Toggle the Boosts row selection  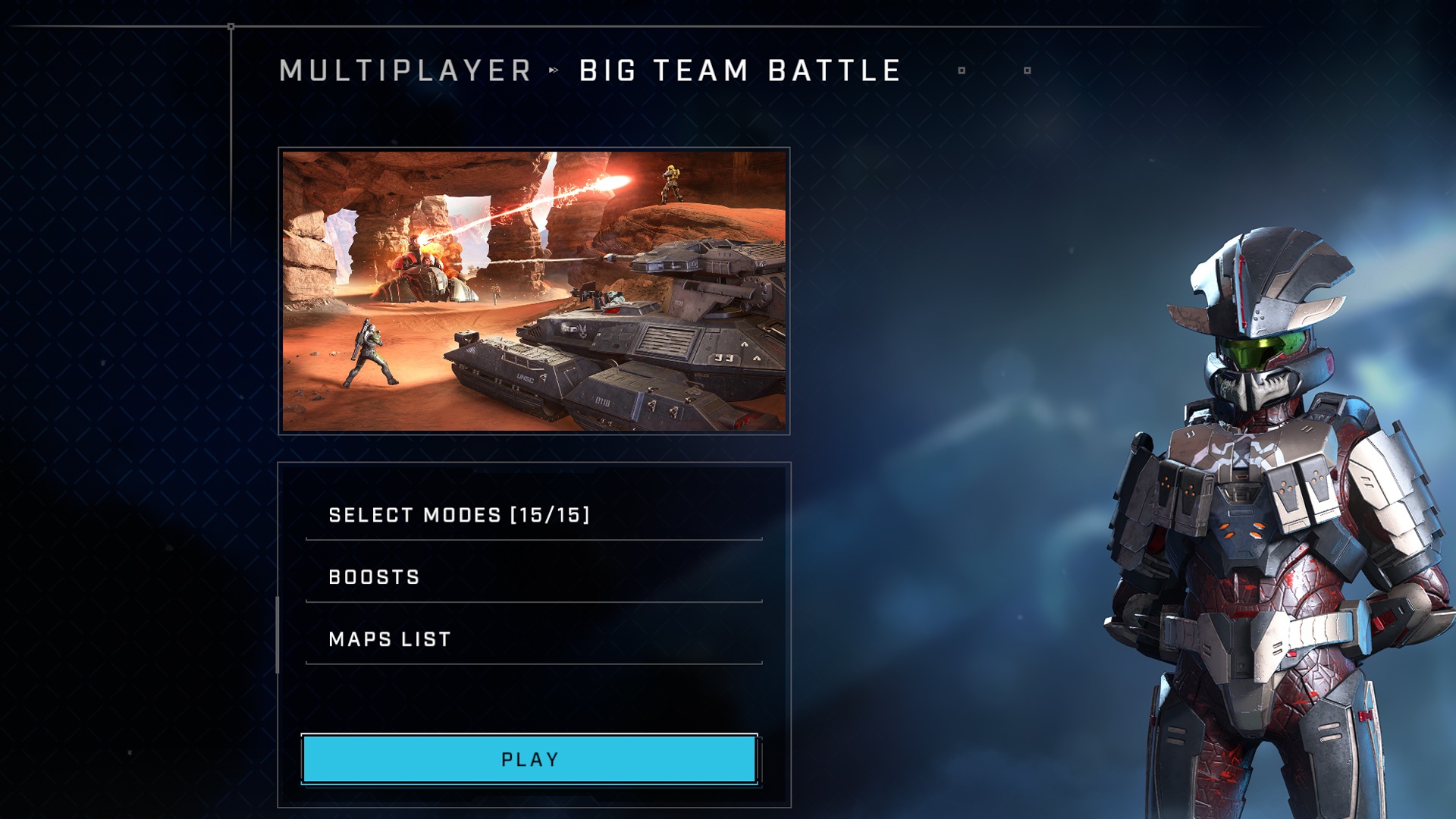[373, 576]
